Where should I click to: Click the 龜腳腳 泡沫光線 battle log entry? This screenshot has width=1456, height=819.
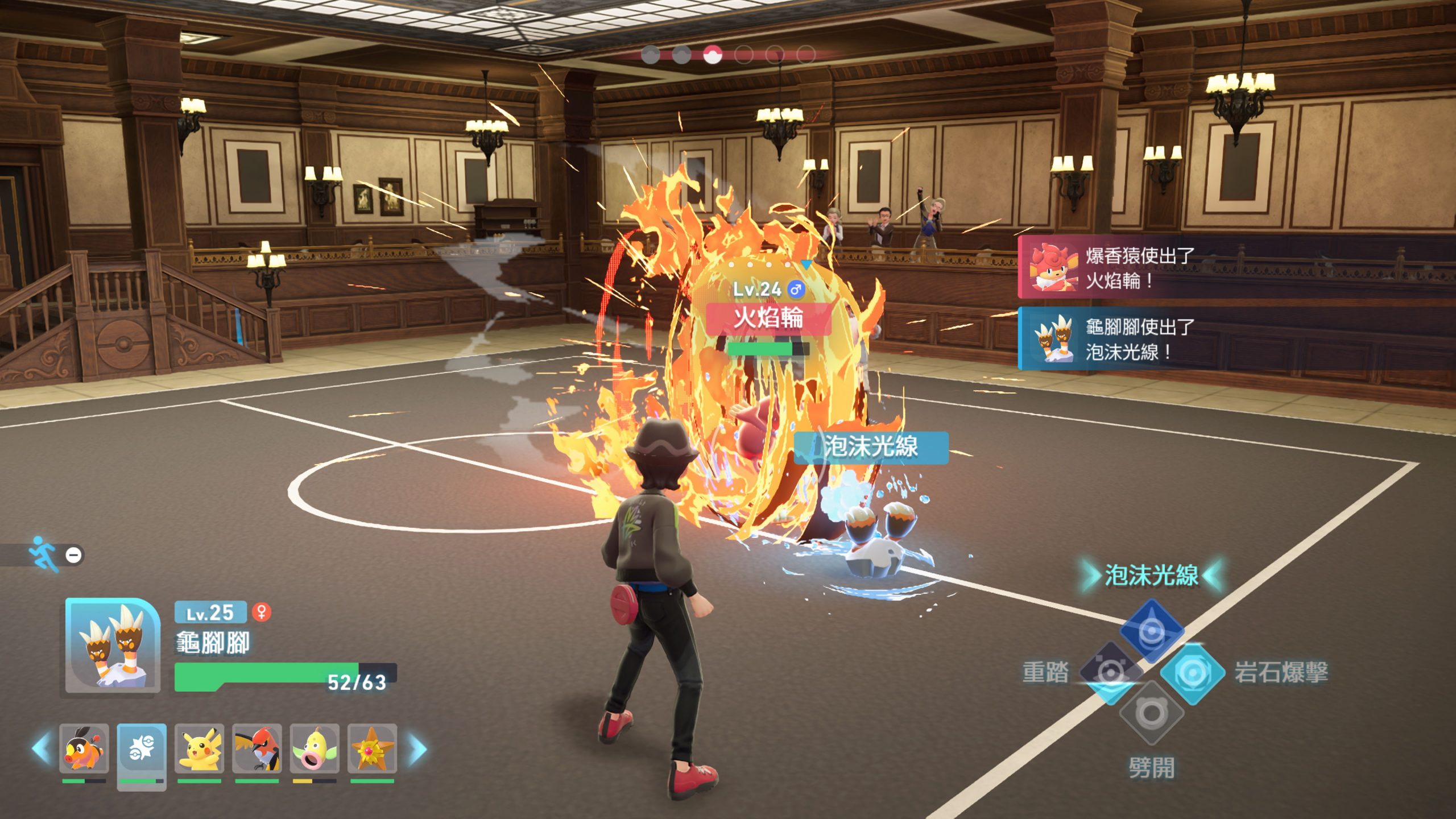pos(1234,339)
